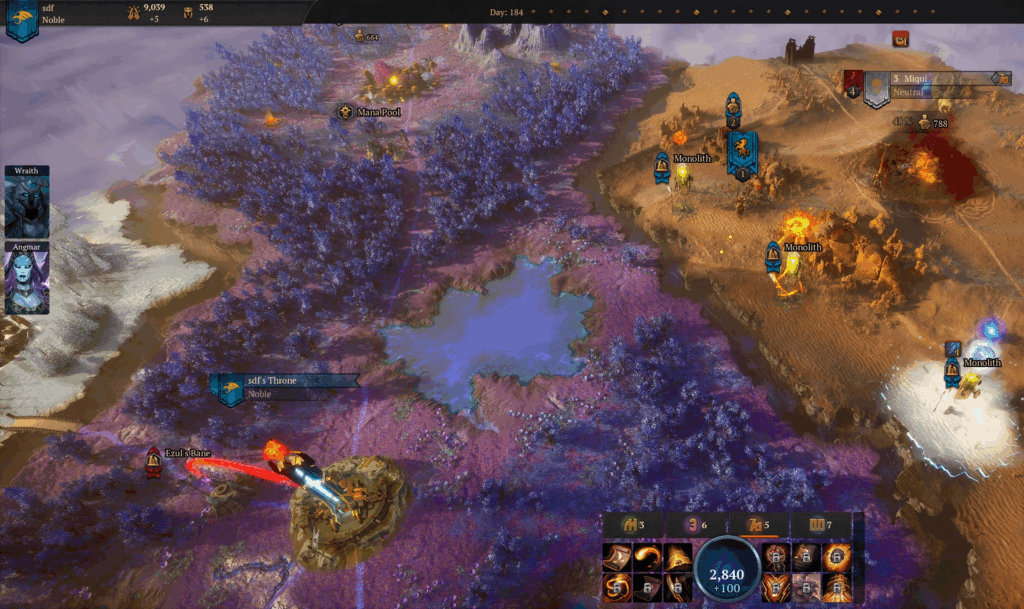Select the Angmar hero portrait
Viewport: 1024px width, 609px height.
(x=26, y=278)
